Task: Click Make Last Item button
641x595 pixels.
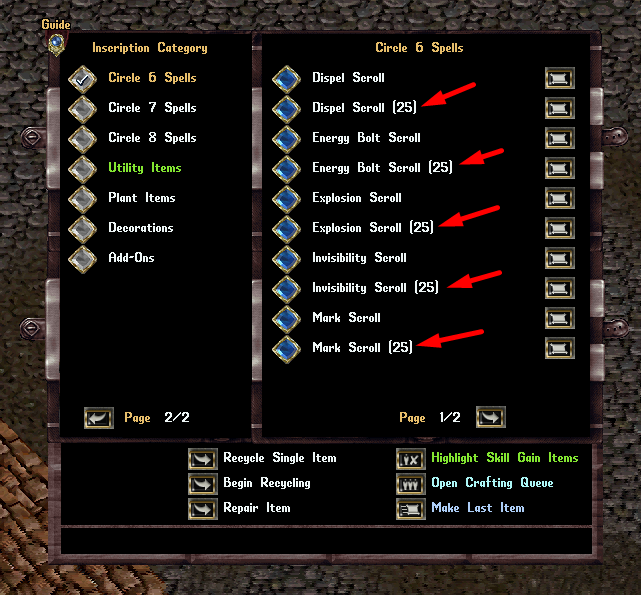Action: (x=411, y=508)
